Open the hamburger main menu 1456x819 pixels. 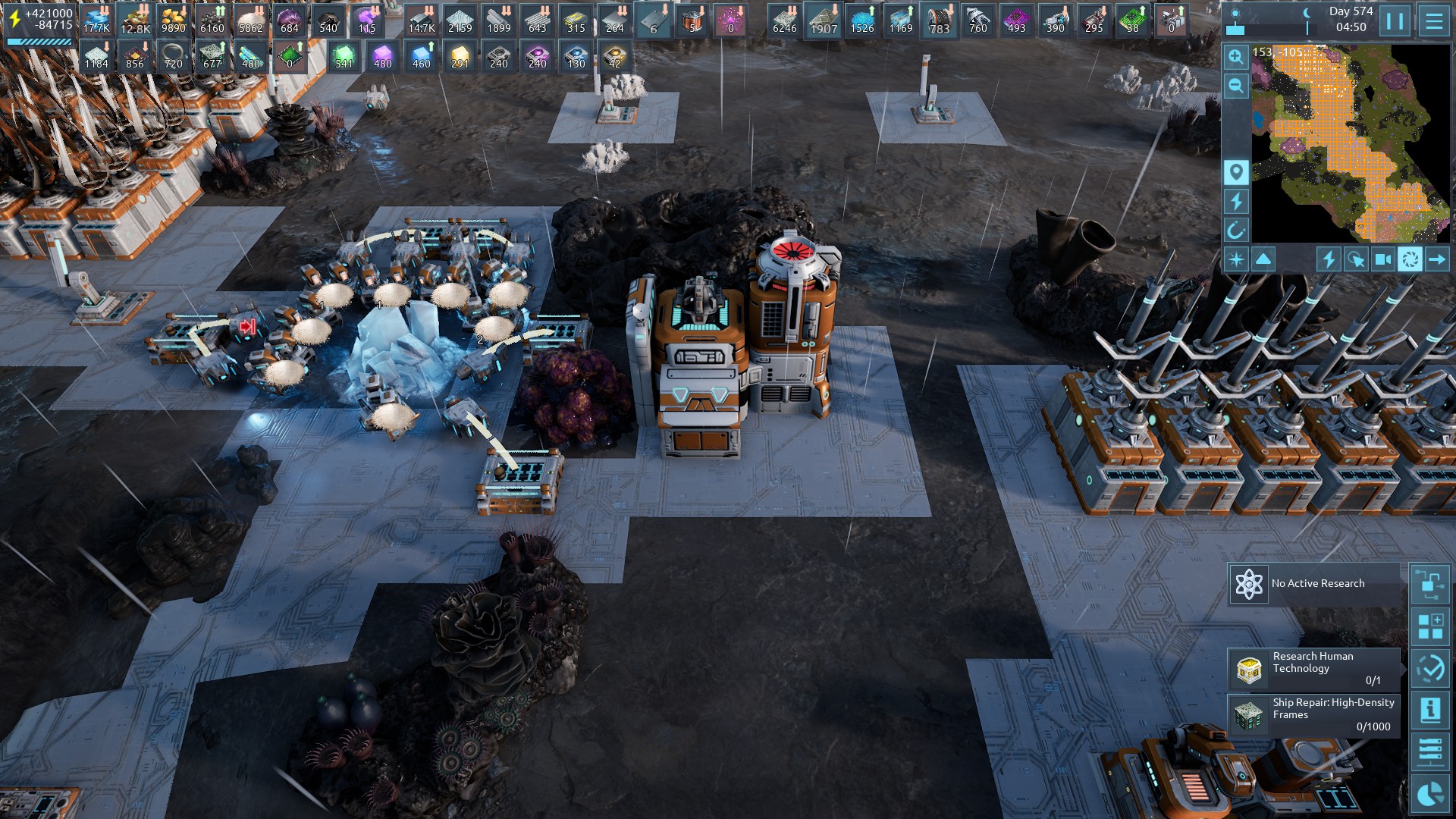(x=1434, y=20)
